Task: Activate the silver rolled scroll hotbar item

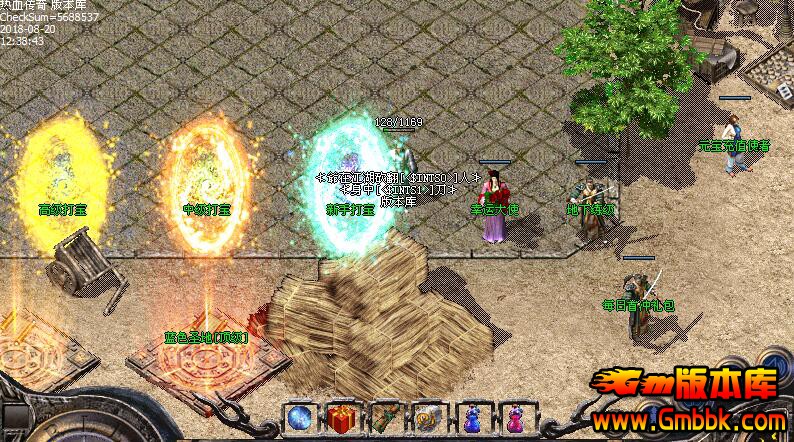Action: point(428,418)
